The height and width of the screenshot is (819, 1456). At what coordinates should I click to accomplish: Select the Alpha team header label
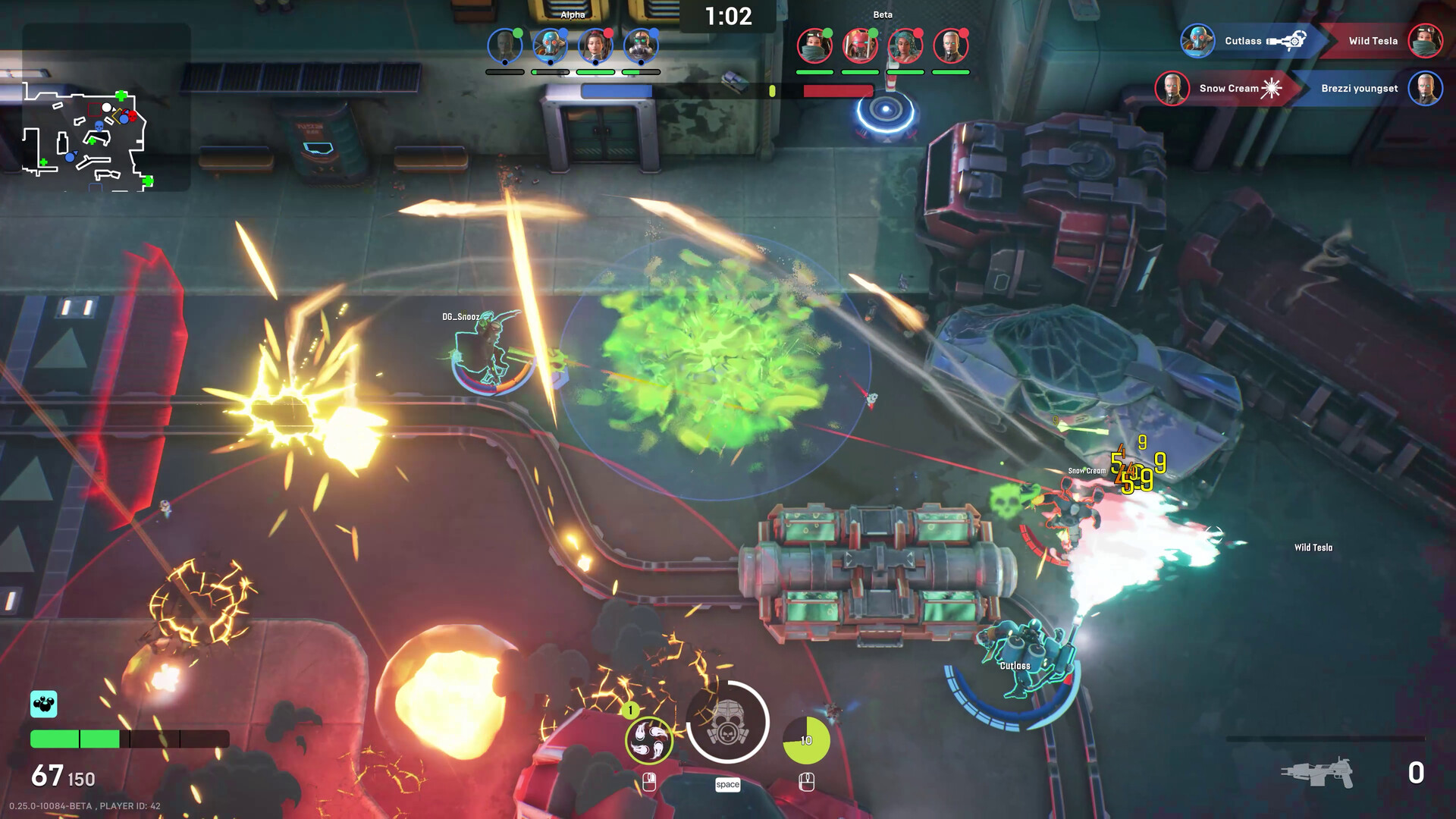pos(573,14)
